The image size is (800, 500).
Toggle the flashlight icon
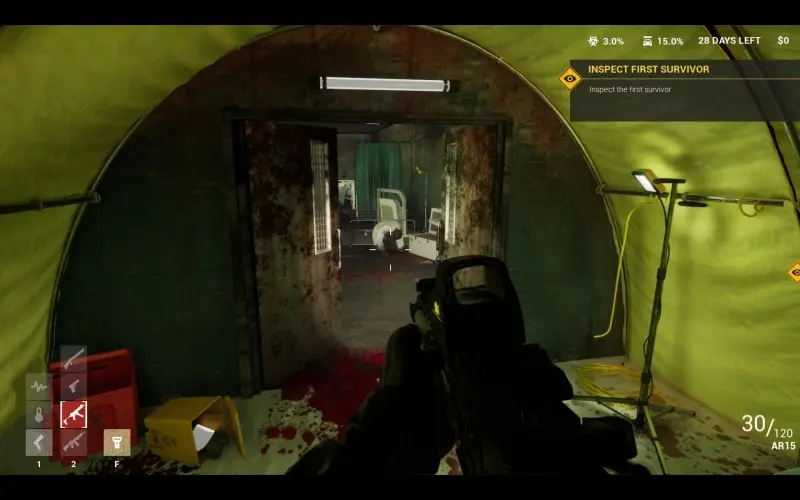tap(116, 442)
